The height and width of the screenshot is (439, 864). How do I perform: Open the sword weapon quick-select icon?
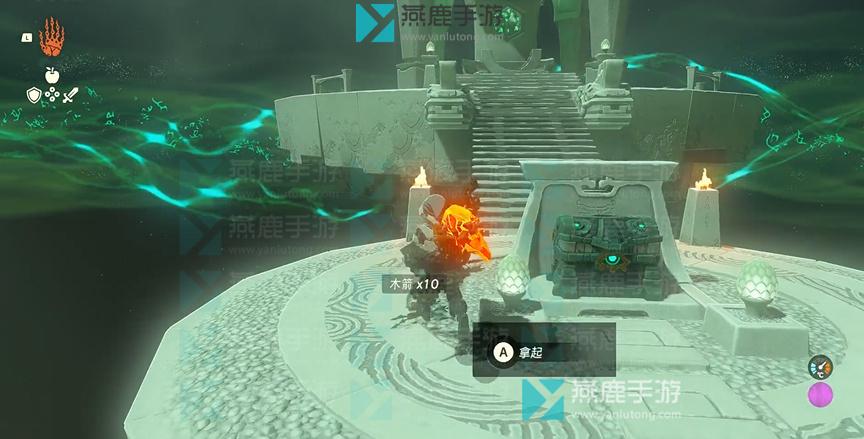[70, 96]
